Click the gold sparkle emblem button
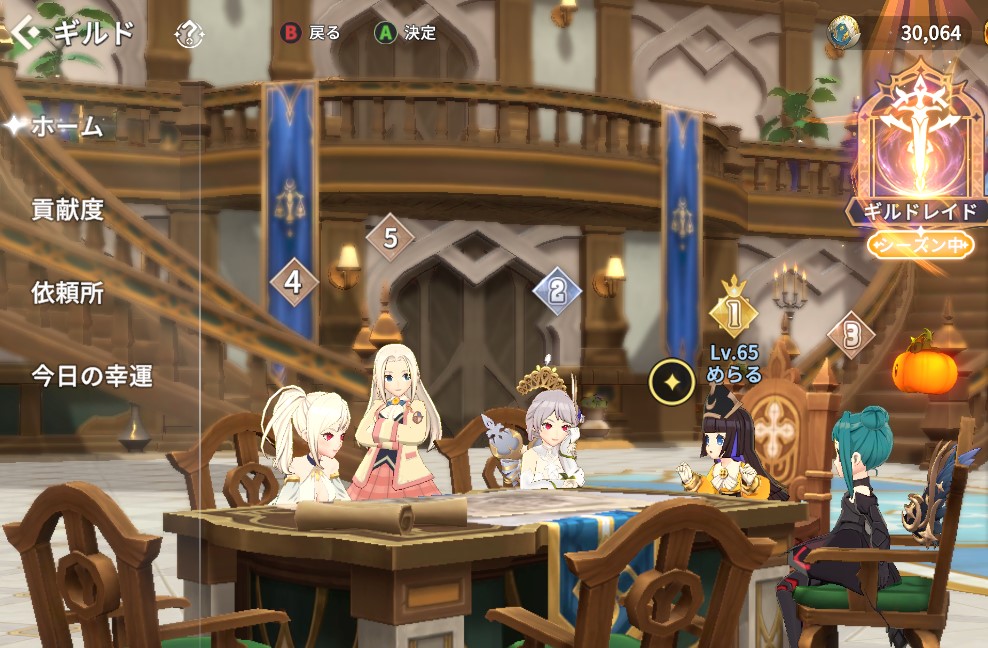Screen dimensions: 988x648 coord(672,382)
